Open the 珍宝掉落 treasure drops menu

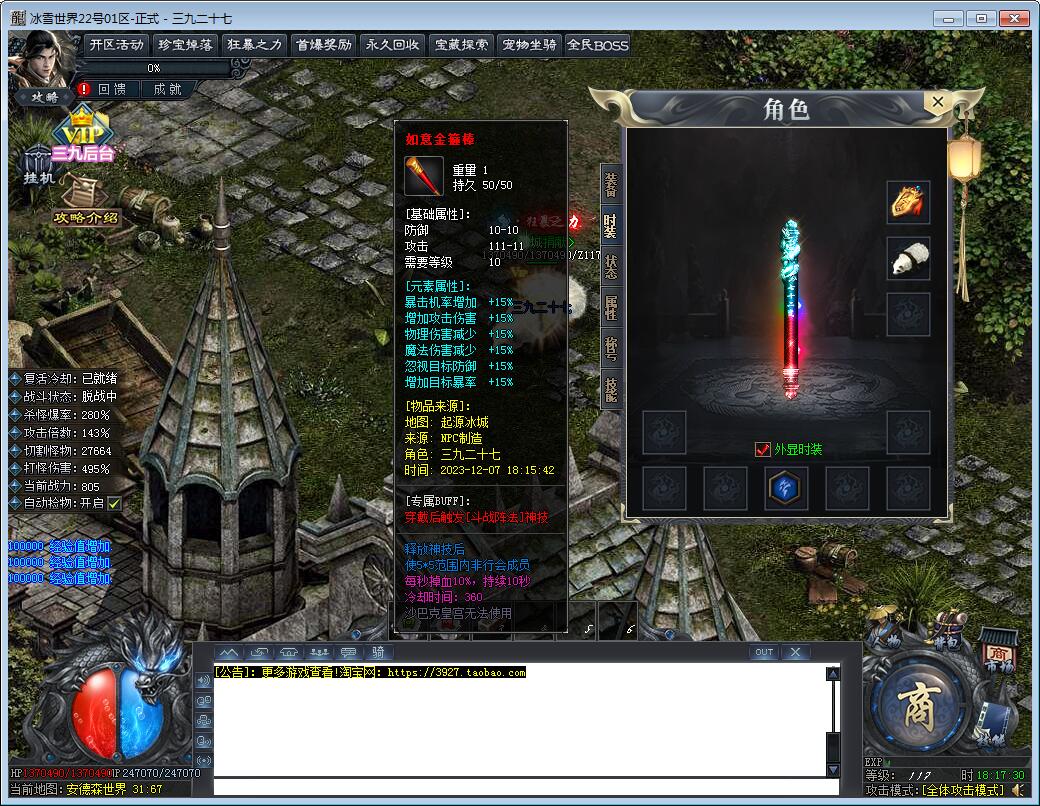tap(185, 44)
